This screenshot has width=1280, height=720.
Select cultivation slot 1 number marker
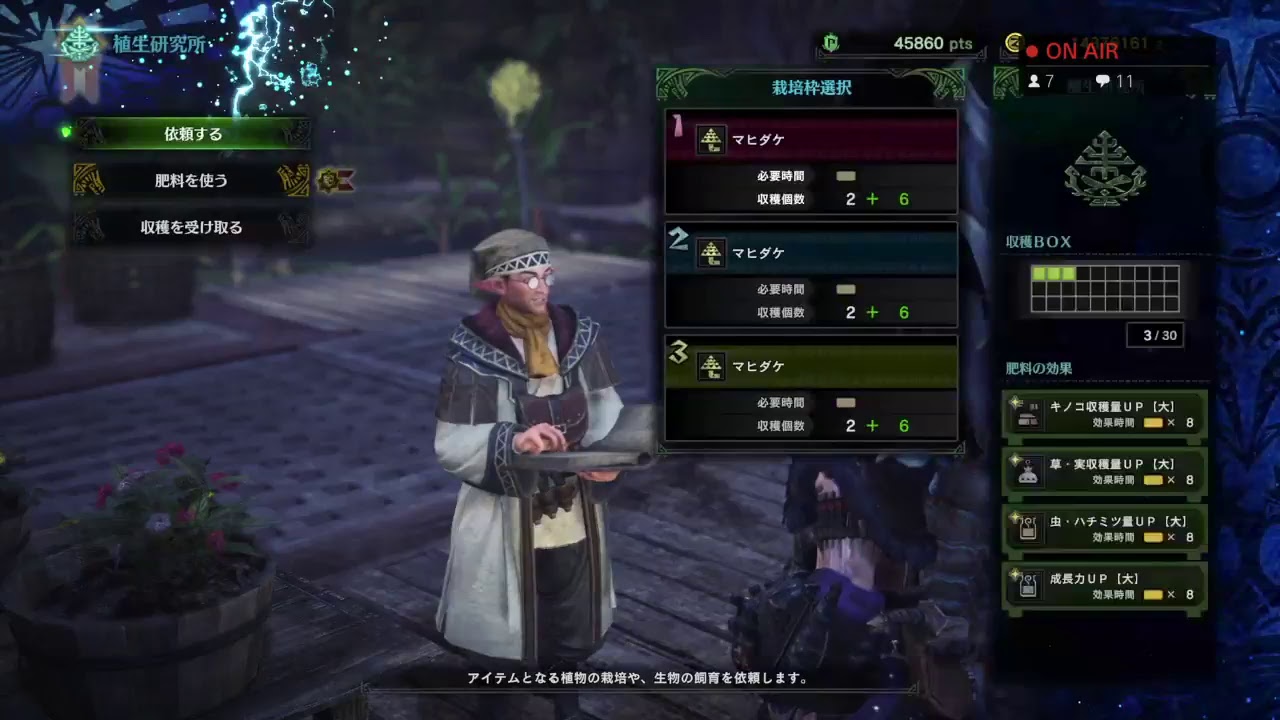[x=678, y=125]
